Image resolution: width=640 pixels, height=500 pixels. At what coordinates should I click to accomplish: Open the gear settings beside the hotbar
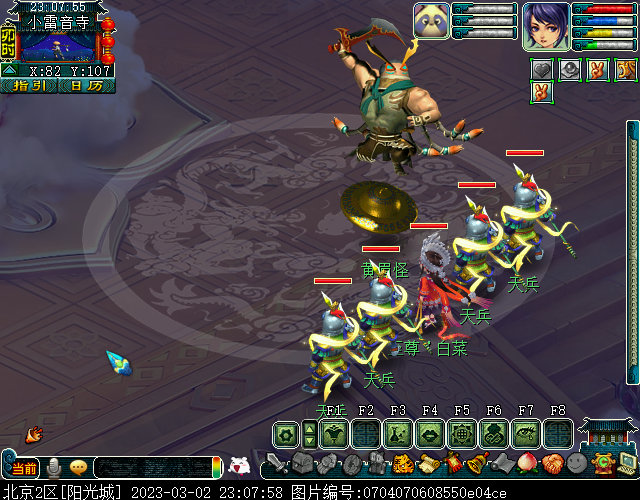click(285, 433)
